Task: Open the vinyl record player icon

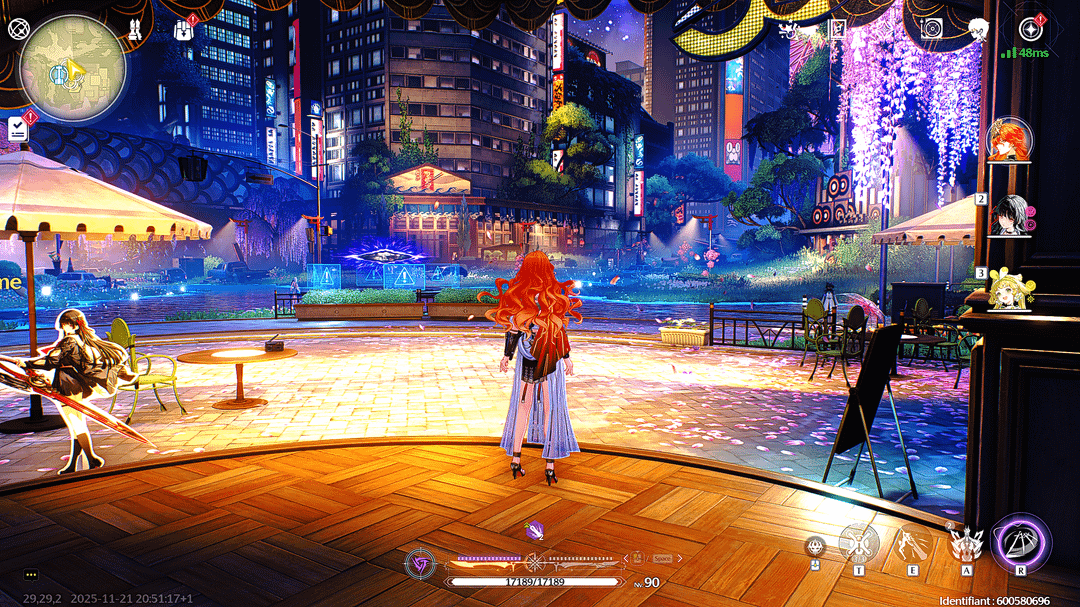Action: point(931,28)
